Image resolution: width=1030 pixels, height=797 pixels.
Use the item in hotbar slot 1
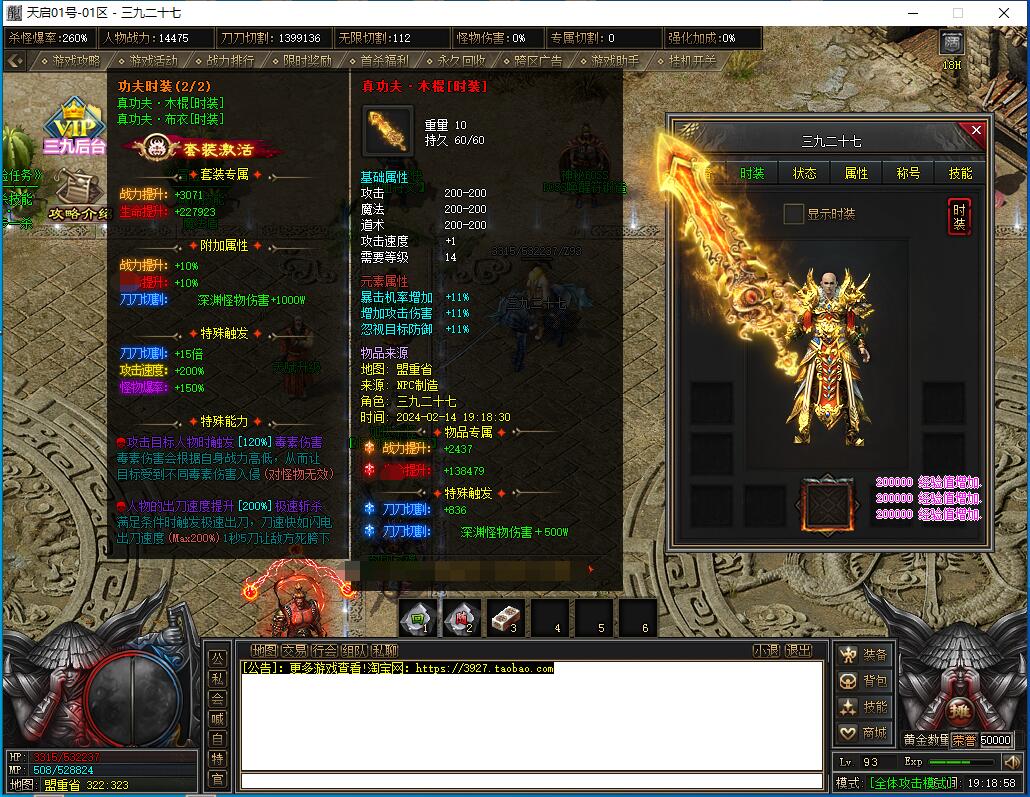tap(417, 618)
